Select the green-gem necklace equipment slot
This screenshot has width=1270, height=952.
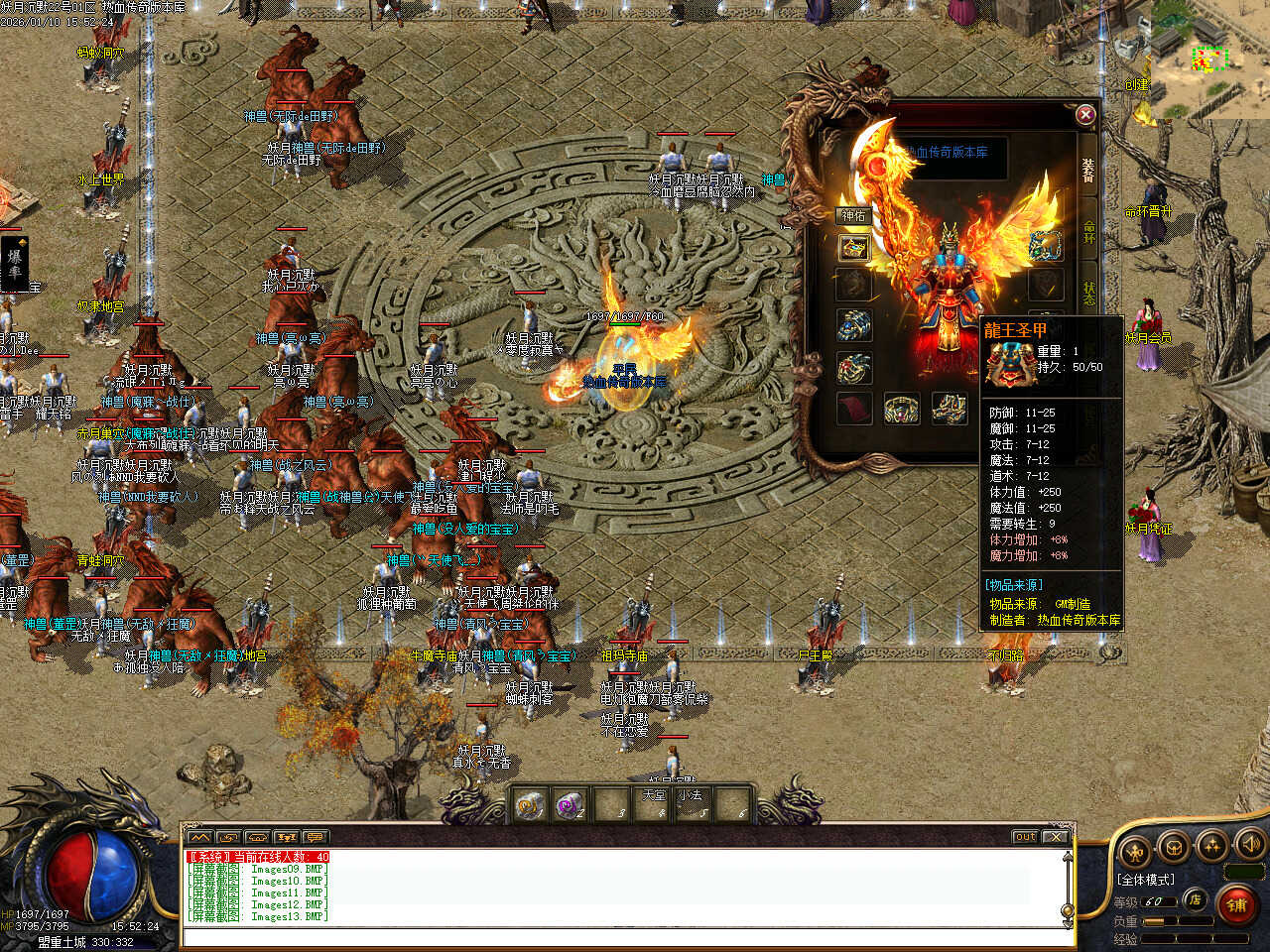[1045, 246]
